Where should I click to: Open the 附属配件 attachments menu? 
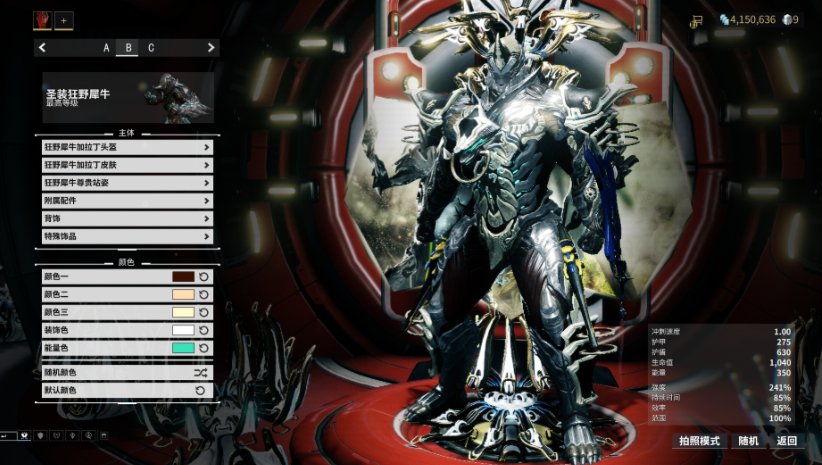(x=126, y=201)
